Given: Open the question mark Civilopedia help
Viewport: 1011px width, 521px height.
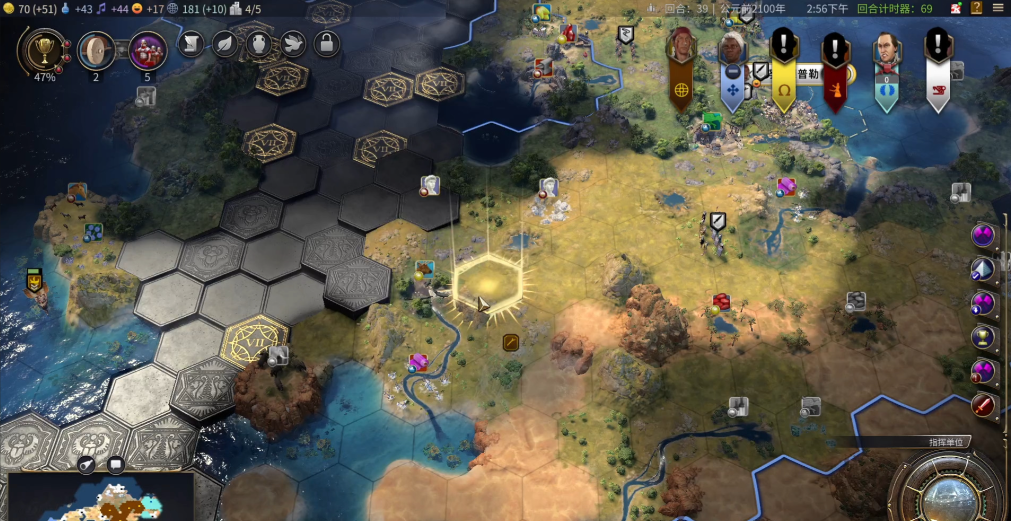Looking at the screenshot, I should pos(977,8).
